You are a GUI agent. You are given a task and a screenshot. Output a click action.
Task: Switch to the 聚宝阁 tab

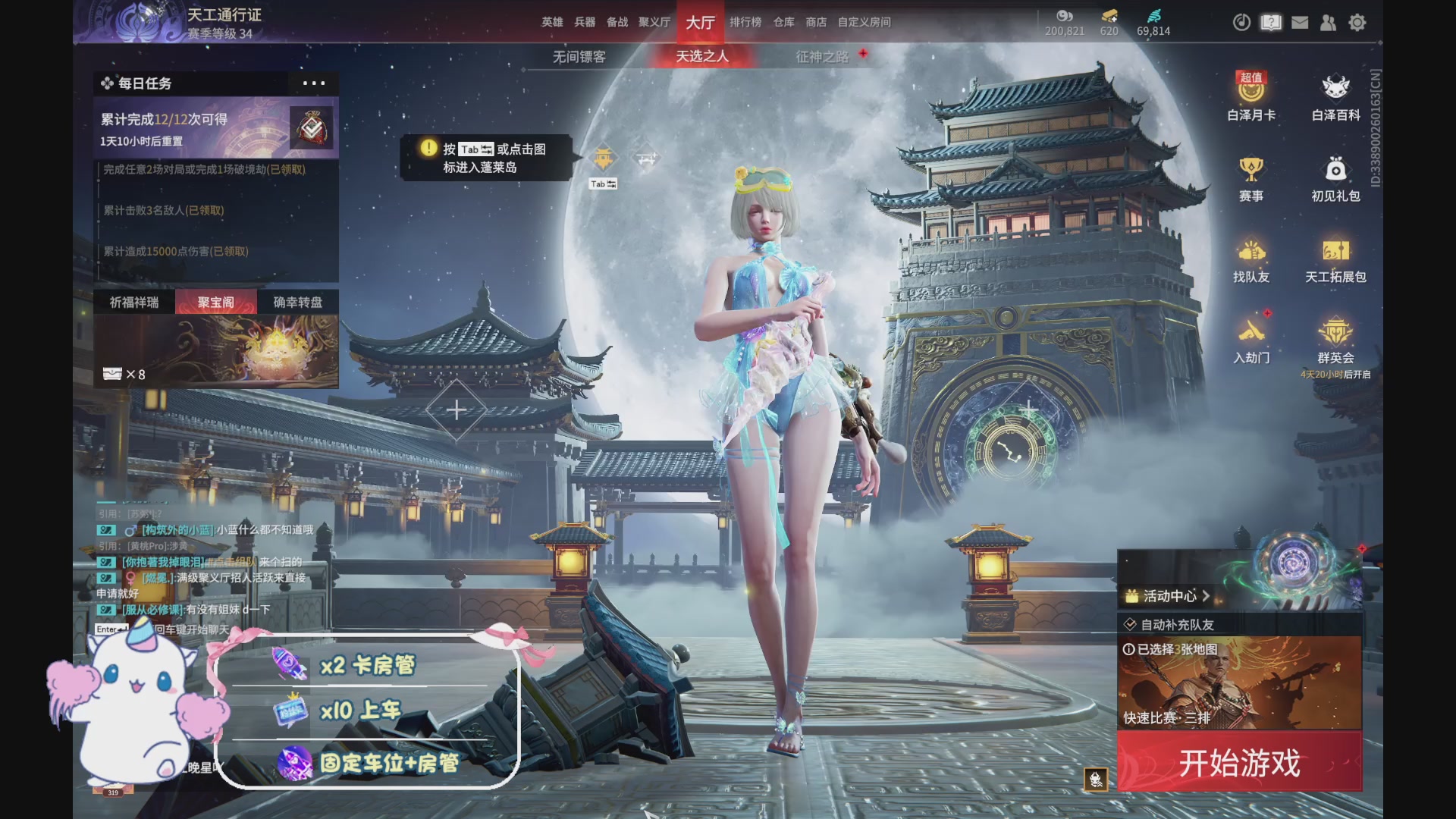point(215,301)
